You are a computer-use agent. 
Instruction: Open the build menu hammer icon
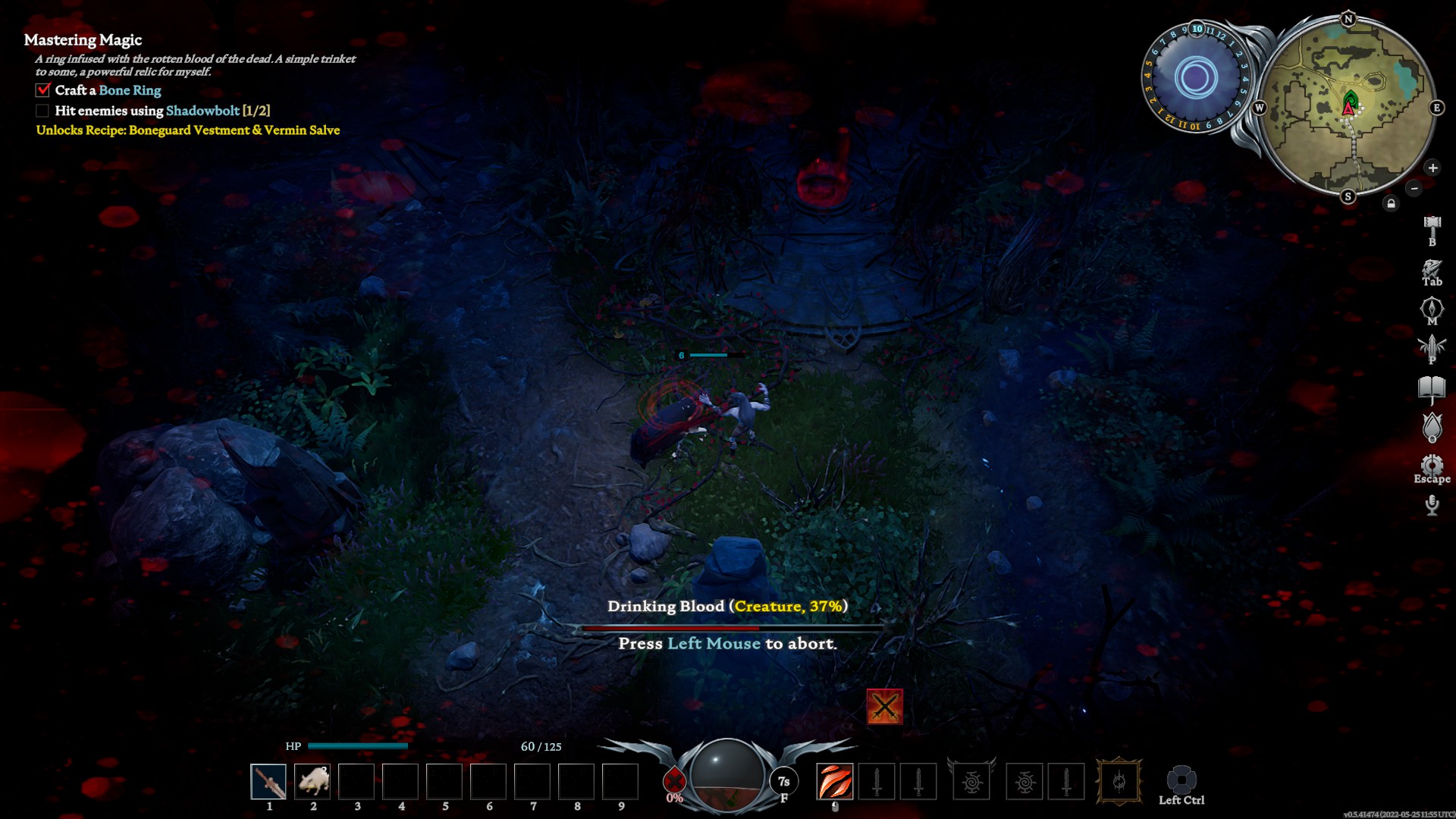[x=1432, y=225]
